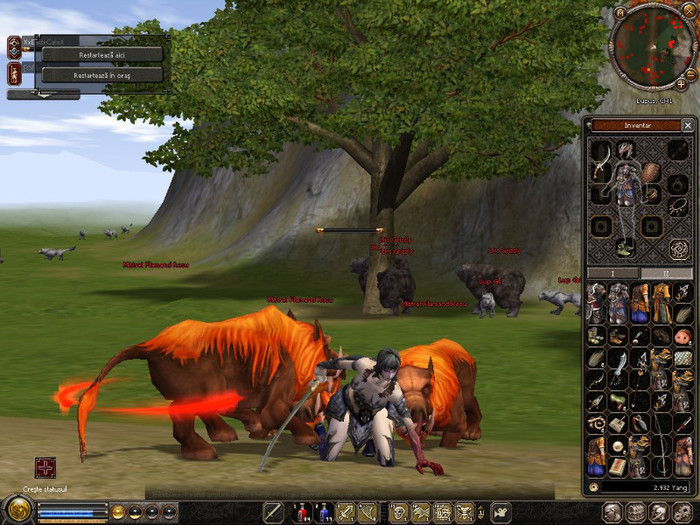Click the "Restartează aici" button
The width and height of the screenshot is (700, 525).
tap(102, 54)
